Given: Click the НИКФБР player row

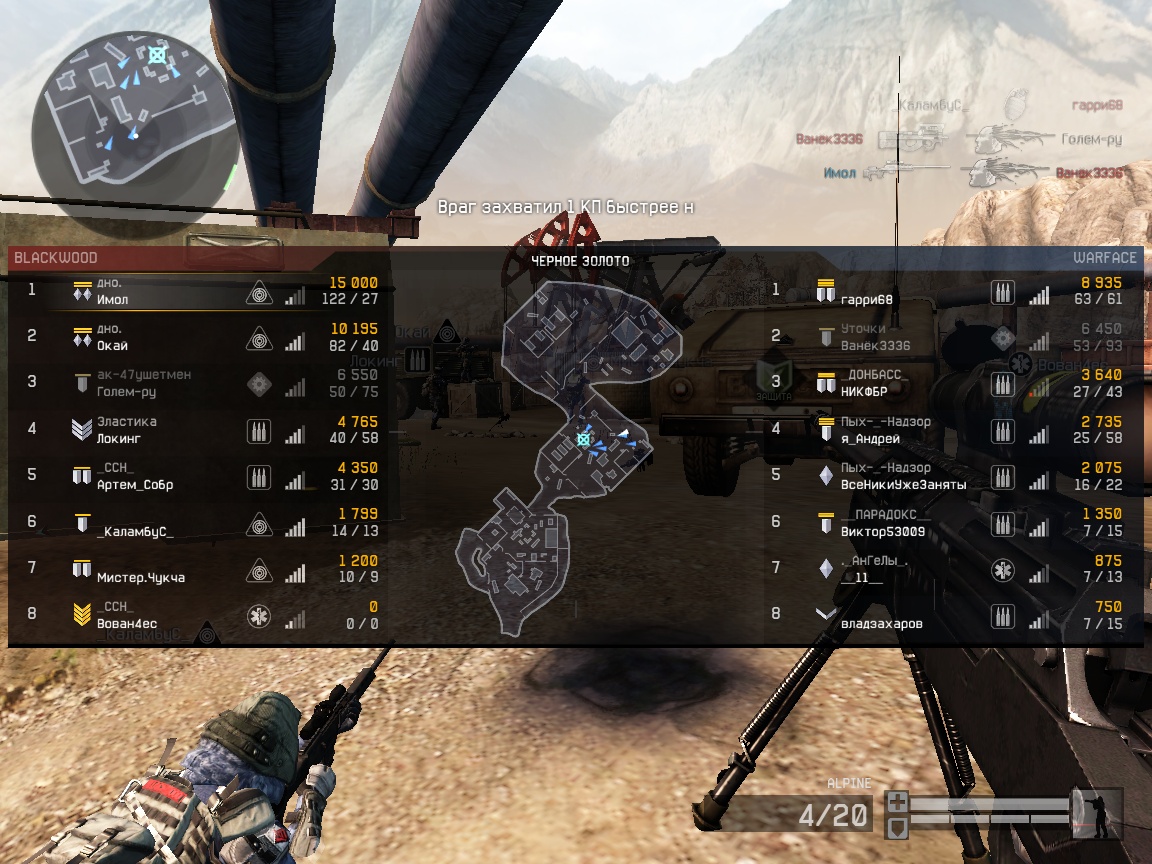Looking at the screenshot, I should pyautogui.click(x=868, y=392).
